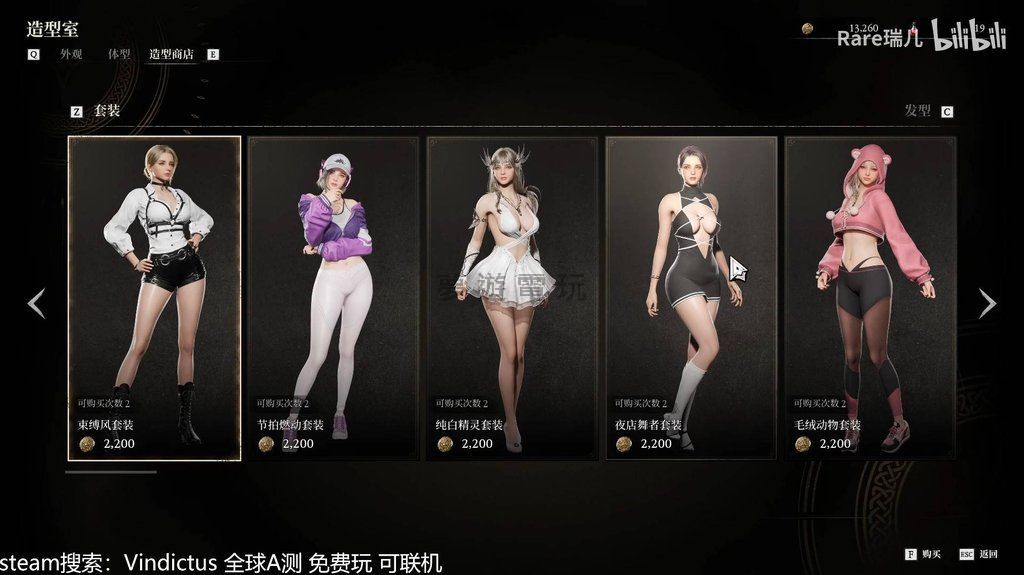Choose the 纯白精灵套装 outfit card
This screenshot has height=575, width=1024.
[x=512, y=298]
